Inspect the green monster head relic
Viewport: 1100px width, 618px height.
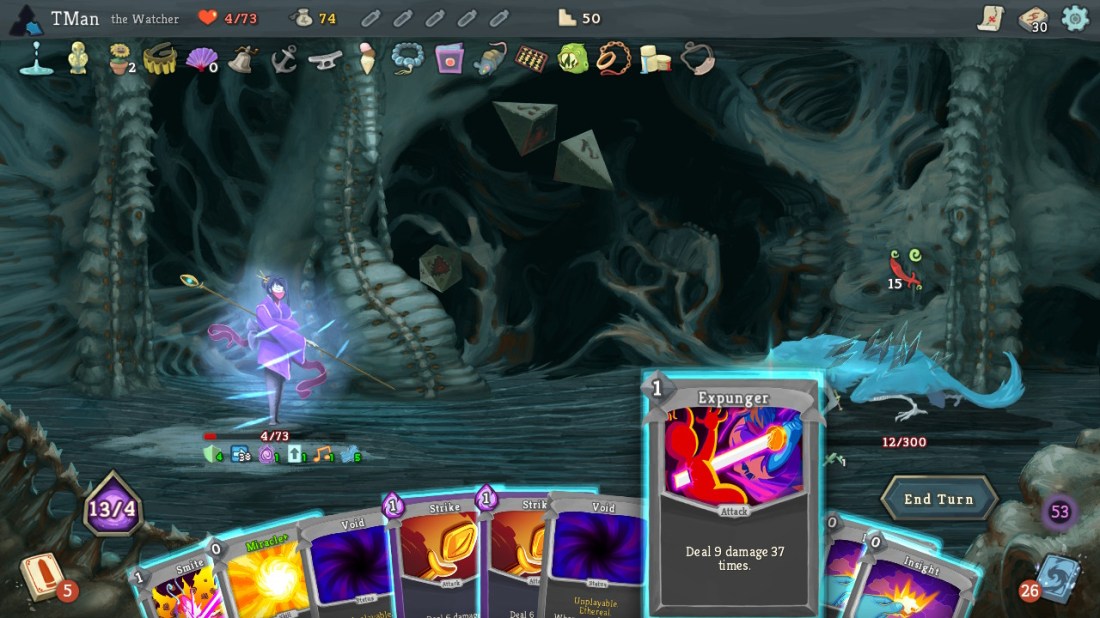pos(573,59)
